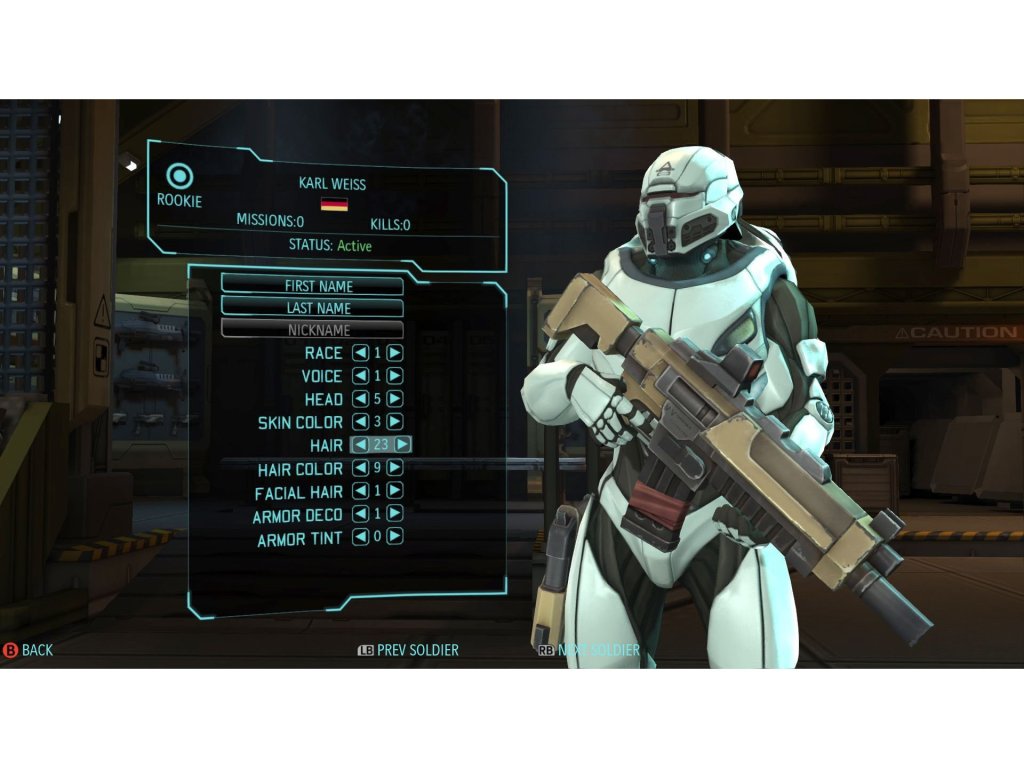Increase the Skin Color value
The image size is (1024, 768).
coord(395,422)
